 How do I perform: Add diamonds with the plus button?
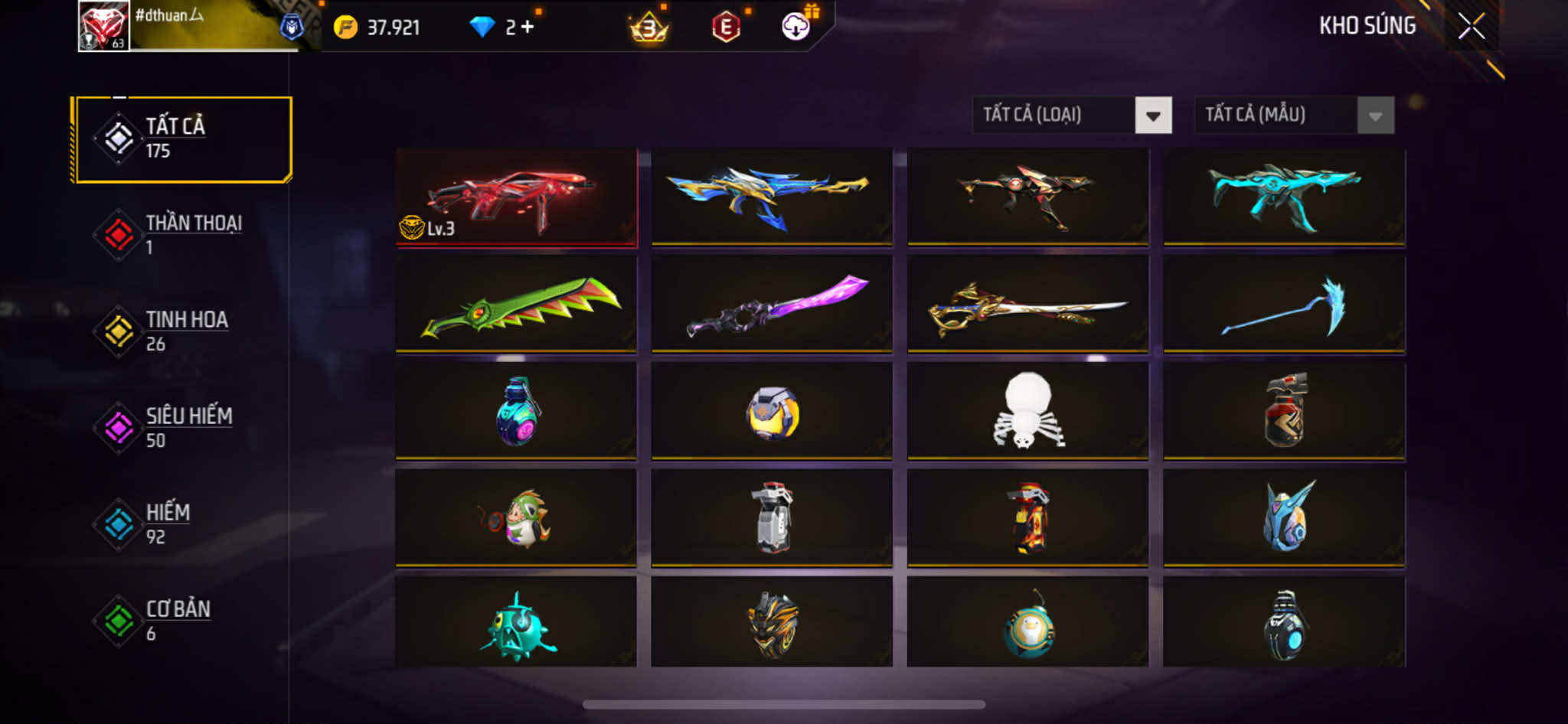click(x=528, y=28)
